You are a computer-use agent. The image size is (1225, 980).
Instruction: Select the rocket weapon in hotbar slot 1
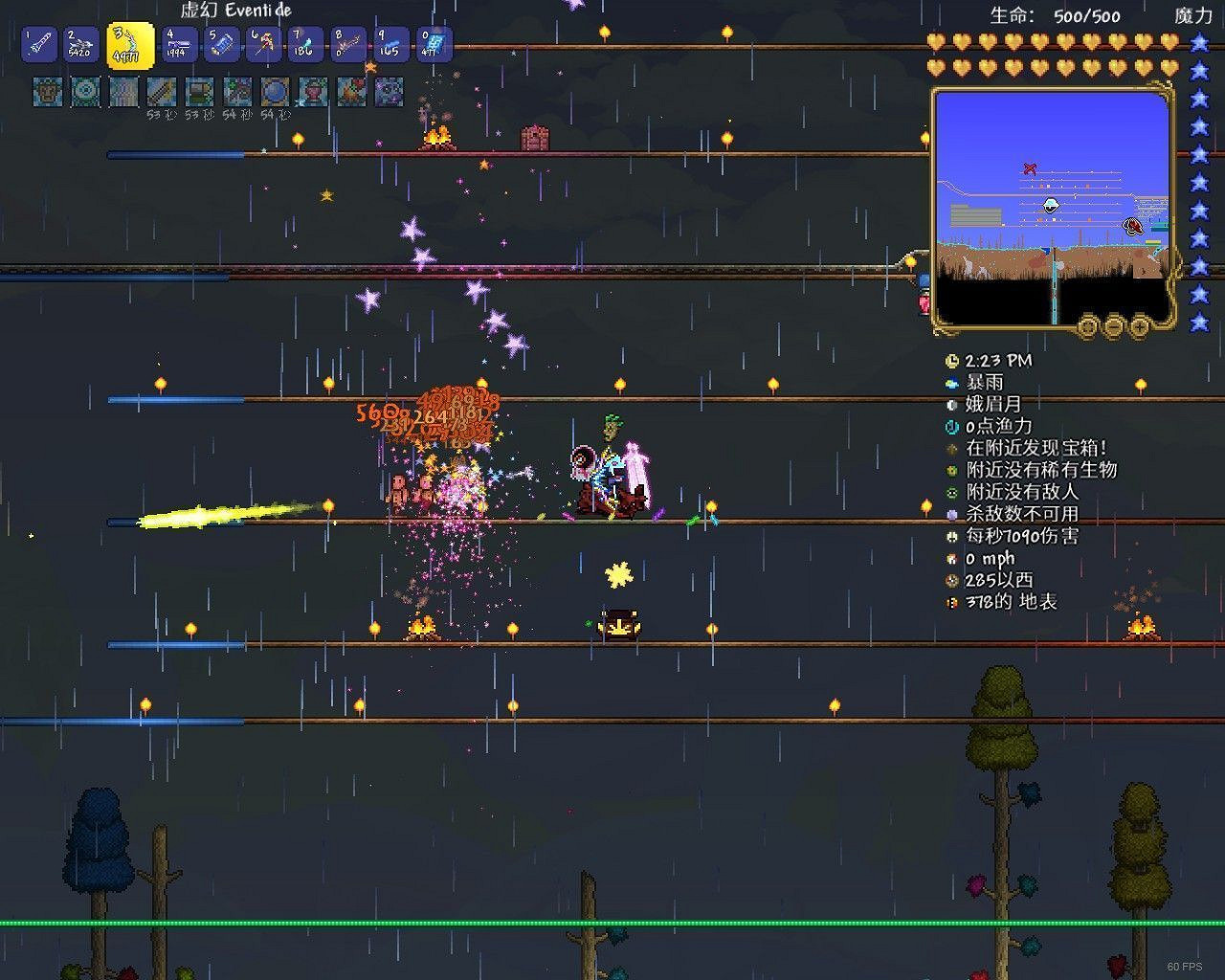point(38,45)
